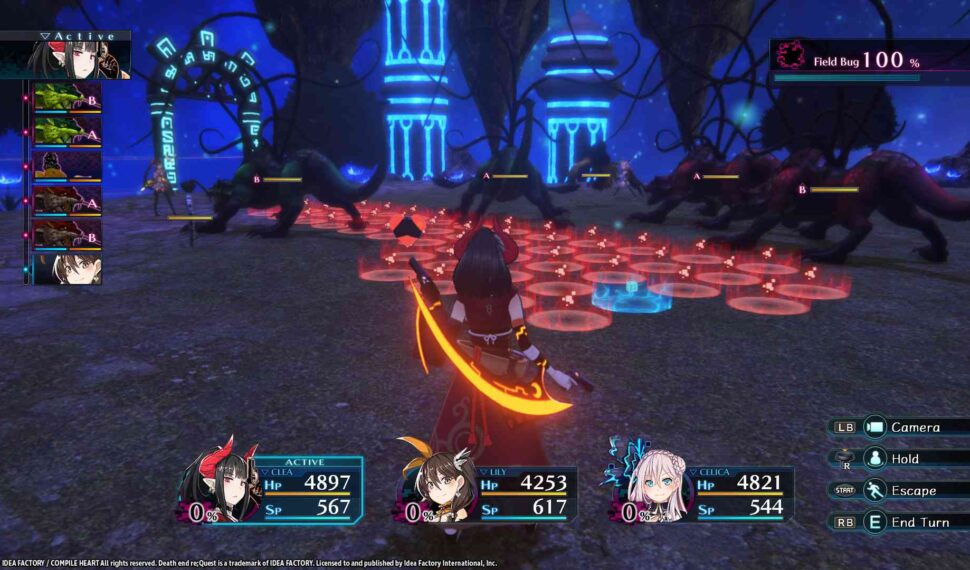The image size is (970, 570).
Task: Select red enemy A in turn order
Action: (67, 200)
